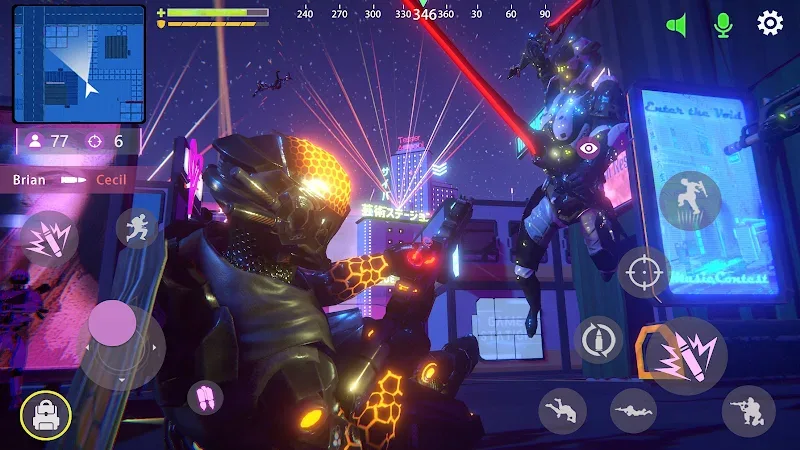Reload the weapon

599,340
